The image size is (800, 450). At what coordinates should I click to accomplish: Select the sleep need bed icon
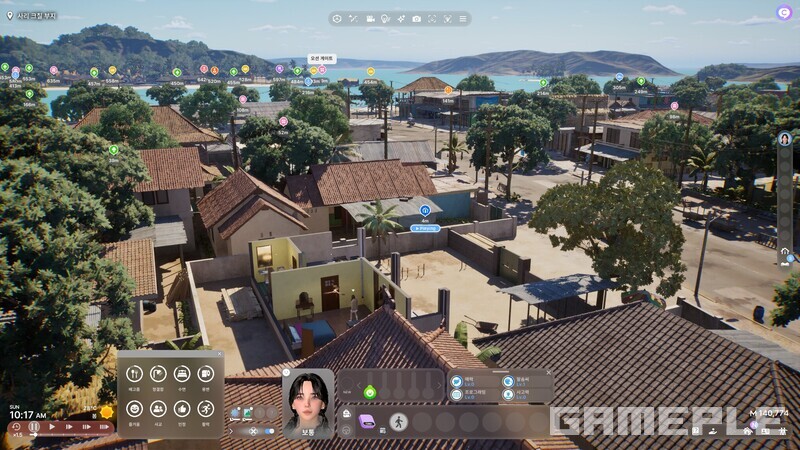(x=182, y=374)
